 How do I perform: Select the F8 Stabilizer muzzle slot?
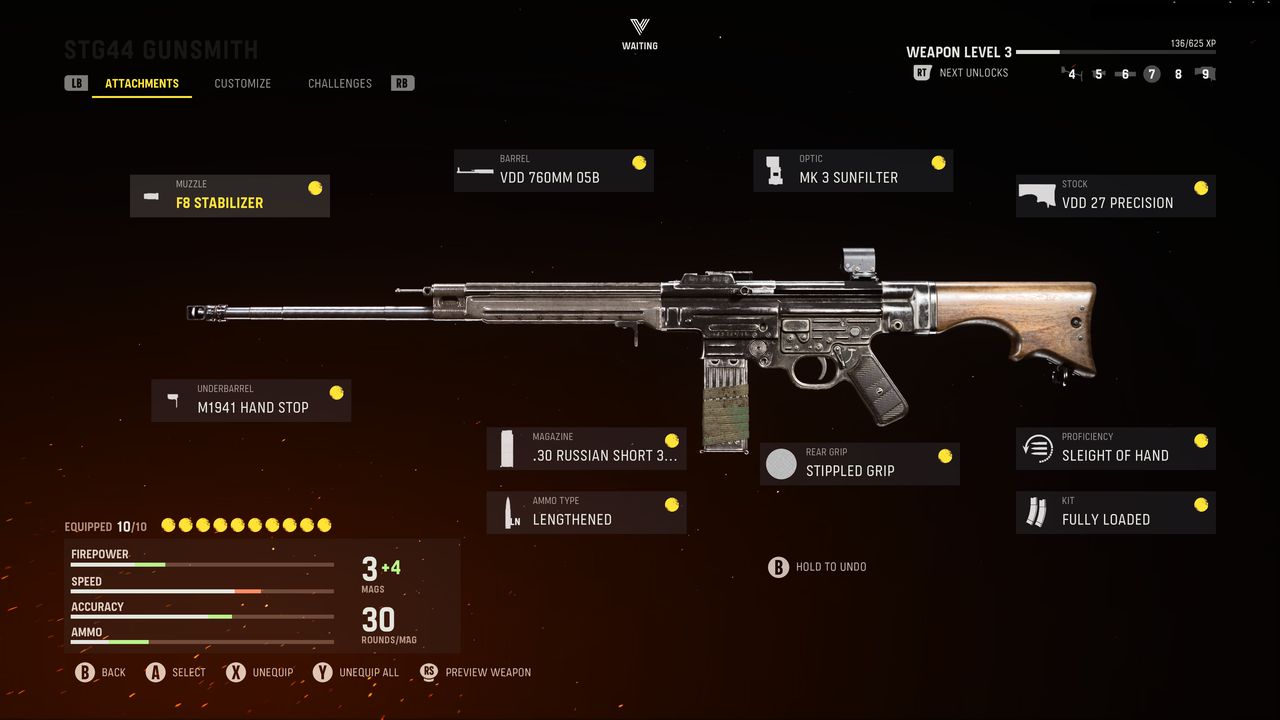pos(230,196)
